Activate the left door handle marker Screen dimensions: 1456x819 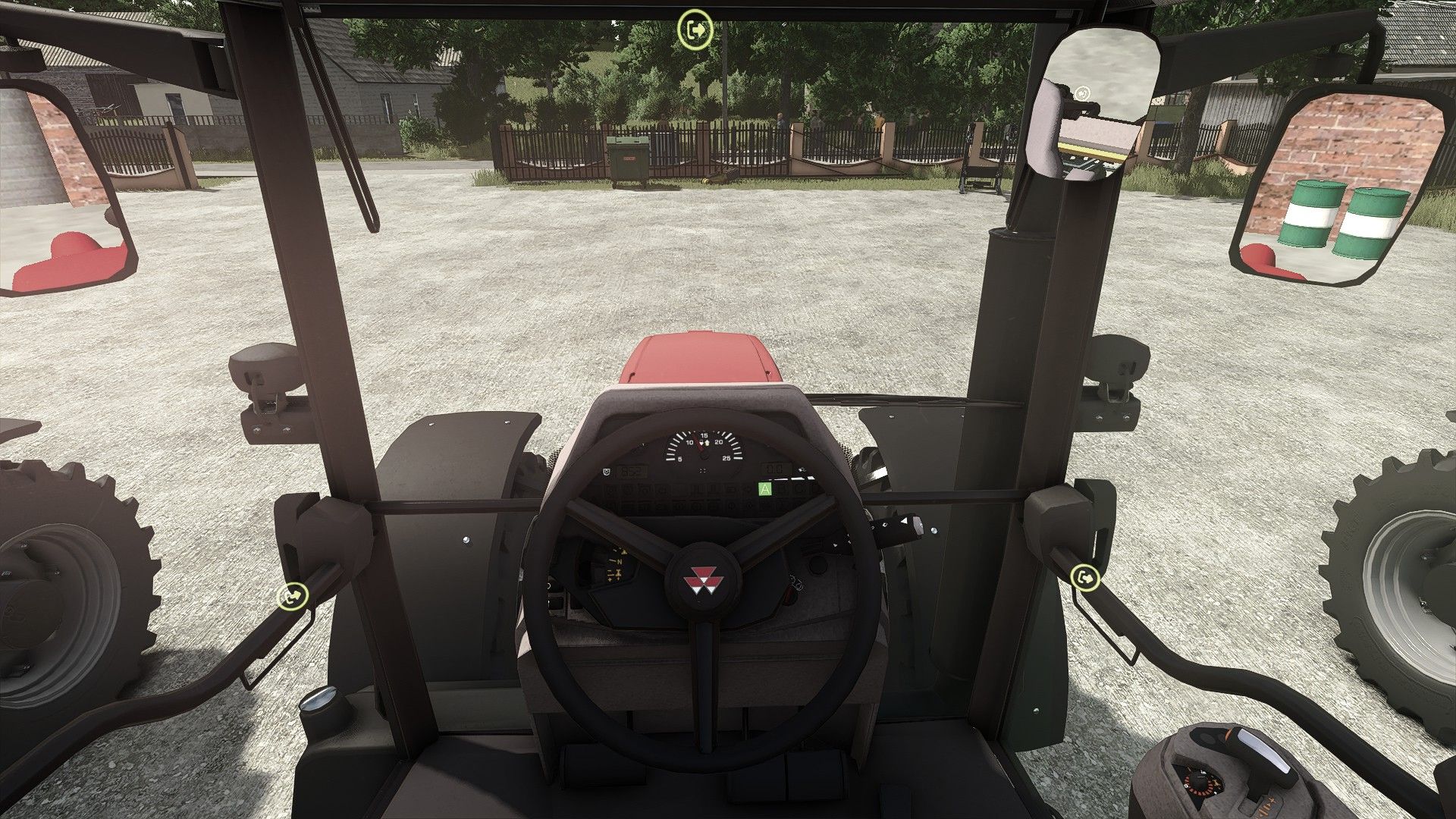click(x=293, y=595)
